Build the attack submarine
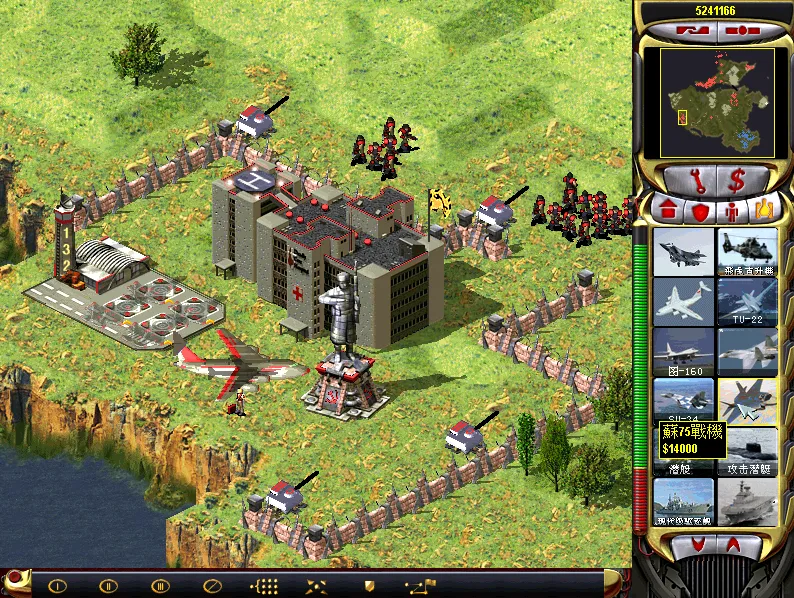This screenshot has width=794, height=598. (x=747, y=451)
